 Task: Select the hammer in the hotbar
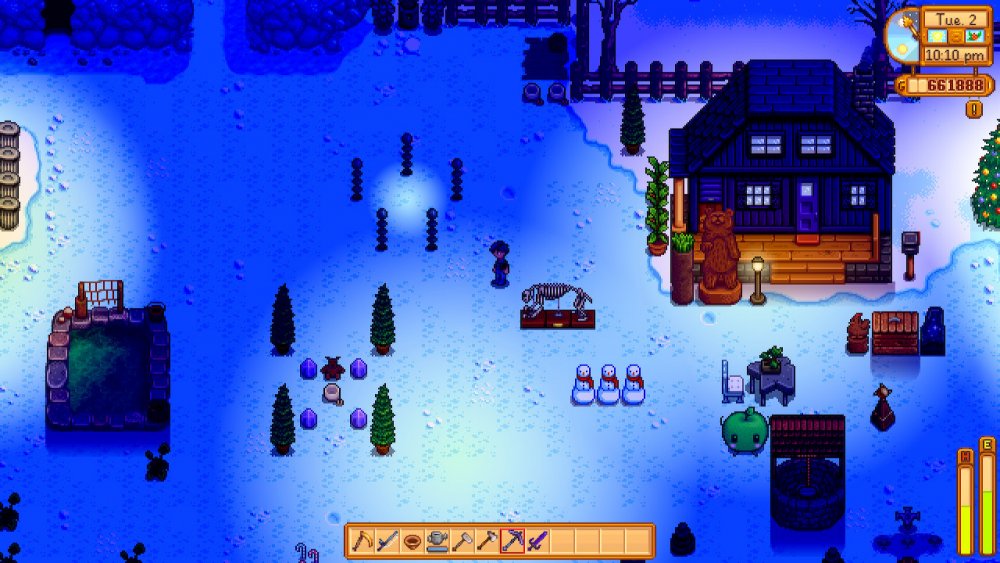462,541
